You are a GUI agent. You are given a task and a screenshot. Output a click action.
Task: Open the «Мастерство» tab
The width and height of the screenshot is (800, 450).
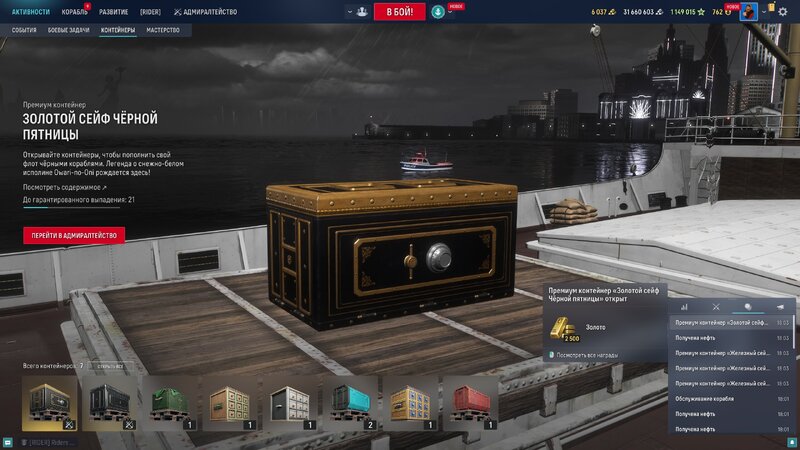click(163, 31)
